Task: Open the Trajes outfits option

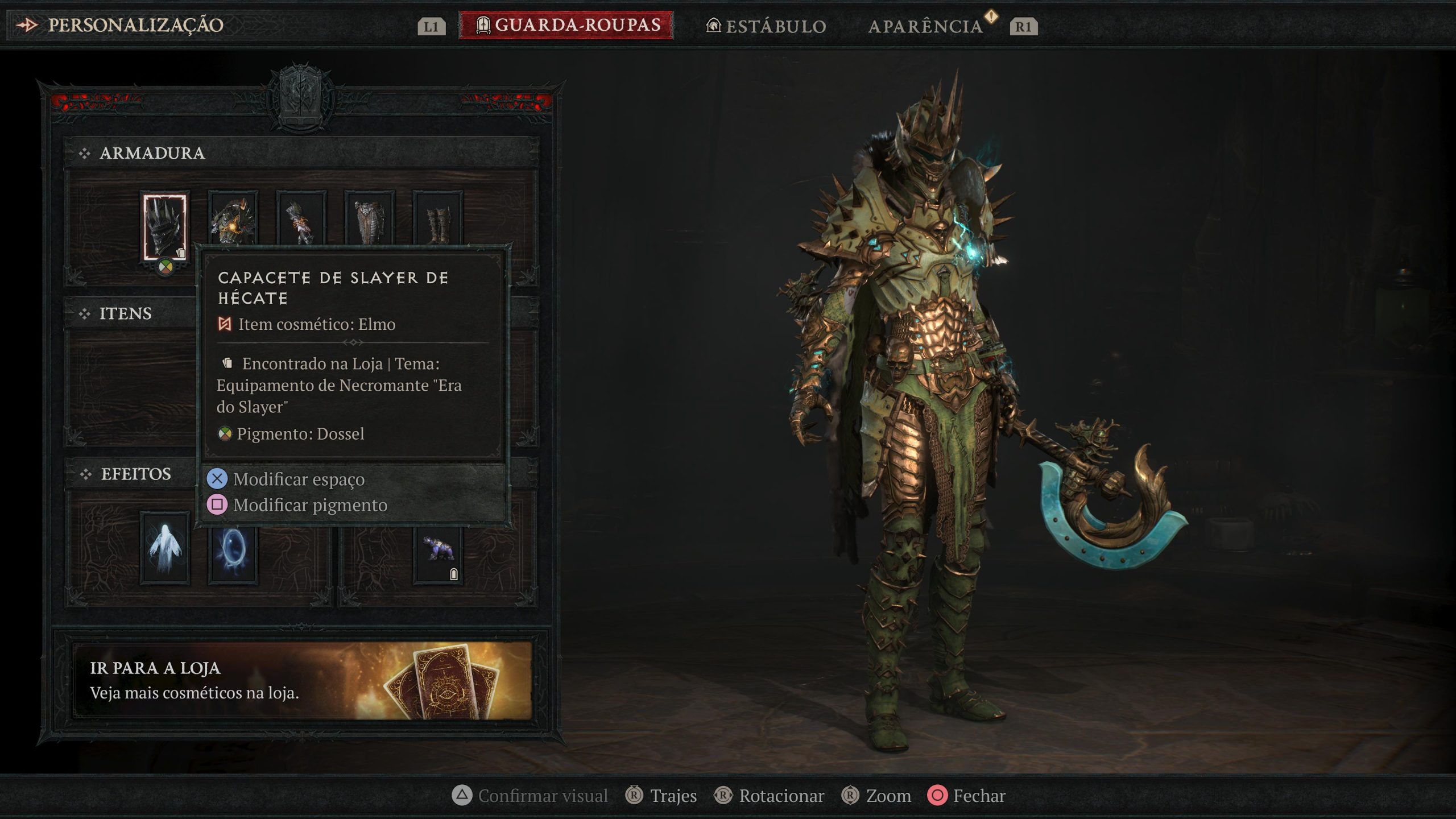Action: point(661,796)
